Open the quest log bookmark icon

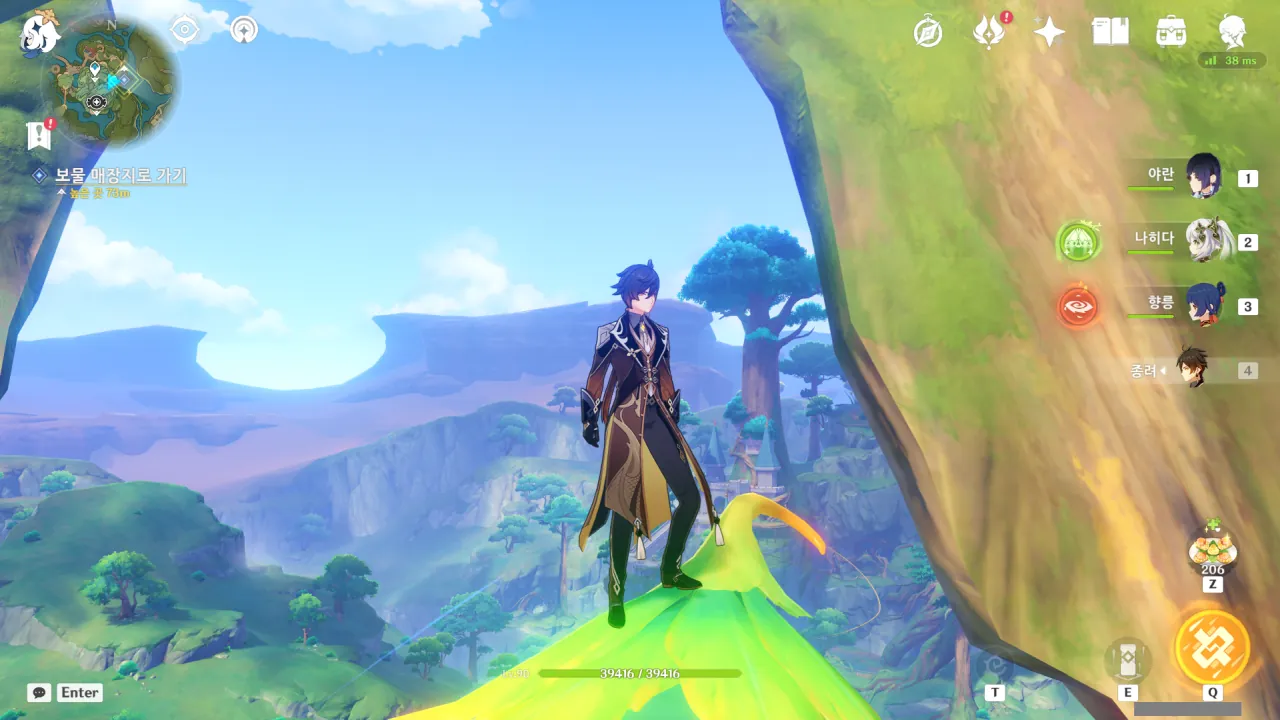(x=40, y=135)
